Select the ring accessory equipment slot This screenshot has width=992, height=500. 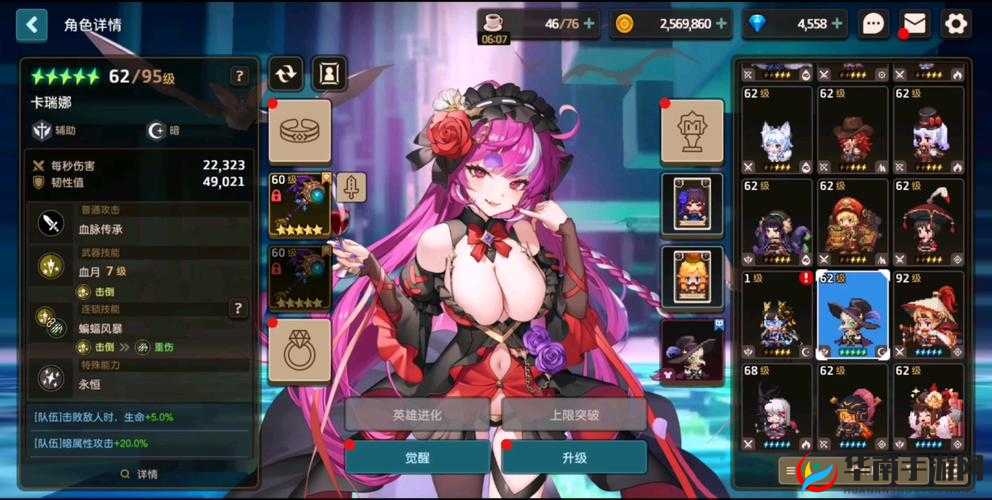pos(299,351)
